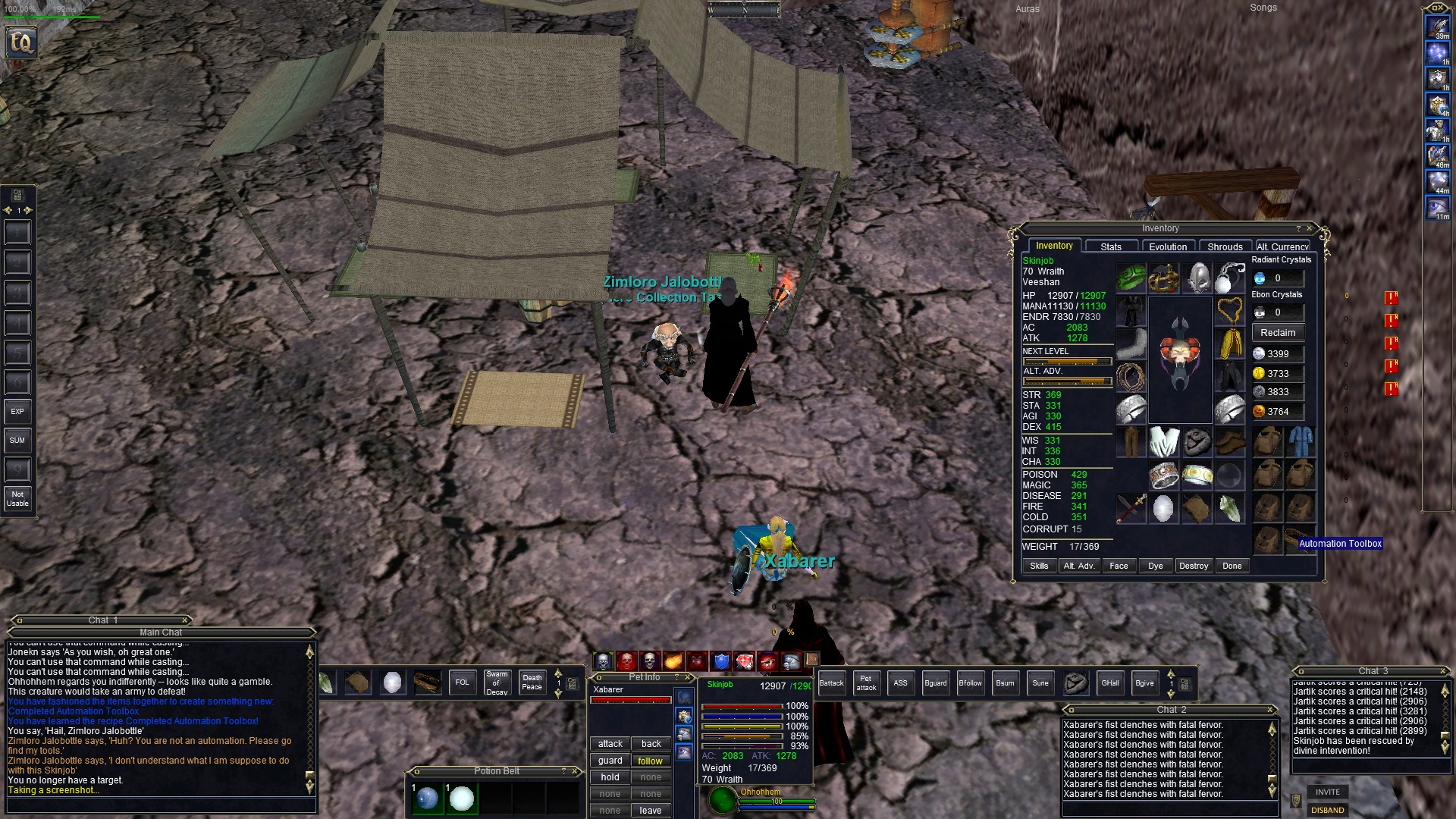Click the Destroy item button
This screenshot has height=819, width=1456.
click(x=1194, y=566)
